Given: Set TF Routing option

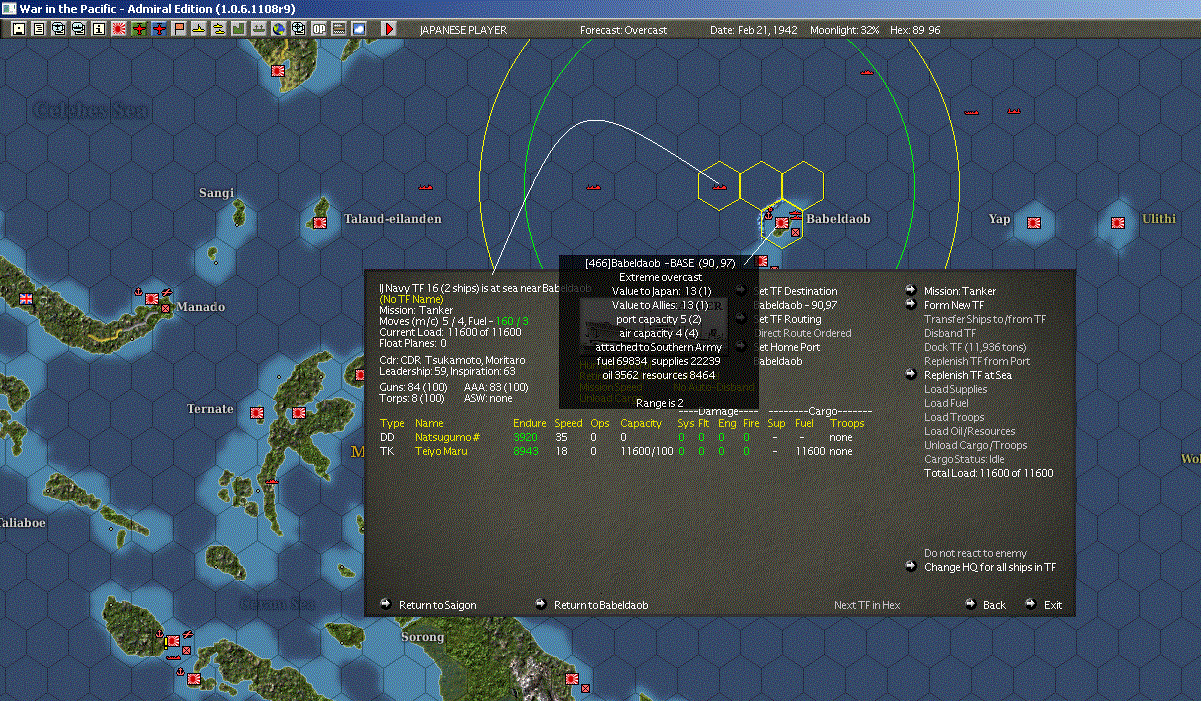Looking at the screenshot, I should pos(790,319).
